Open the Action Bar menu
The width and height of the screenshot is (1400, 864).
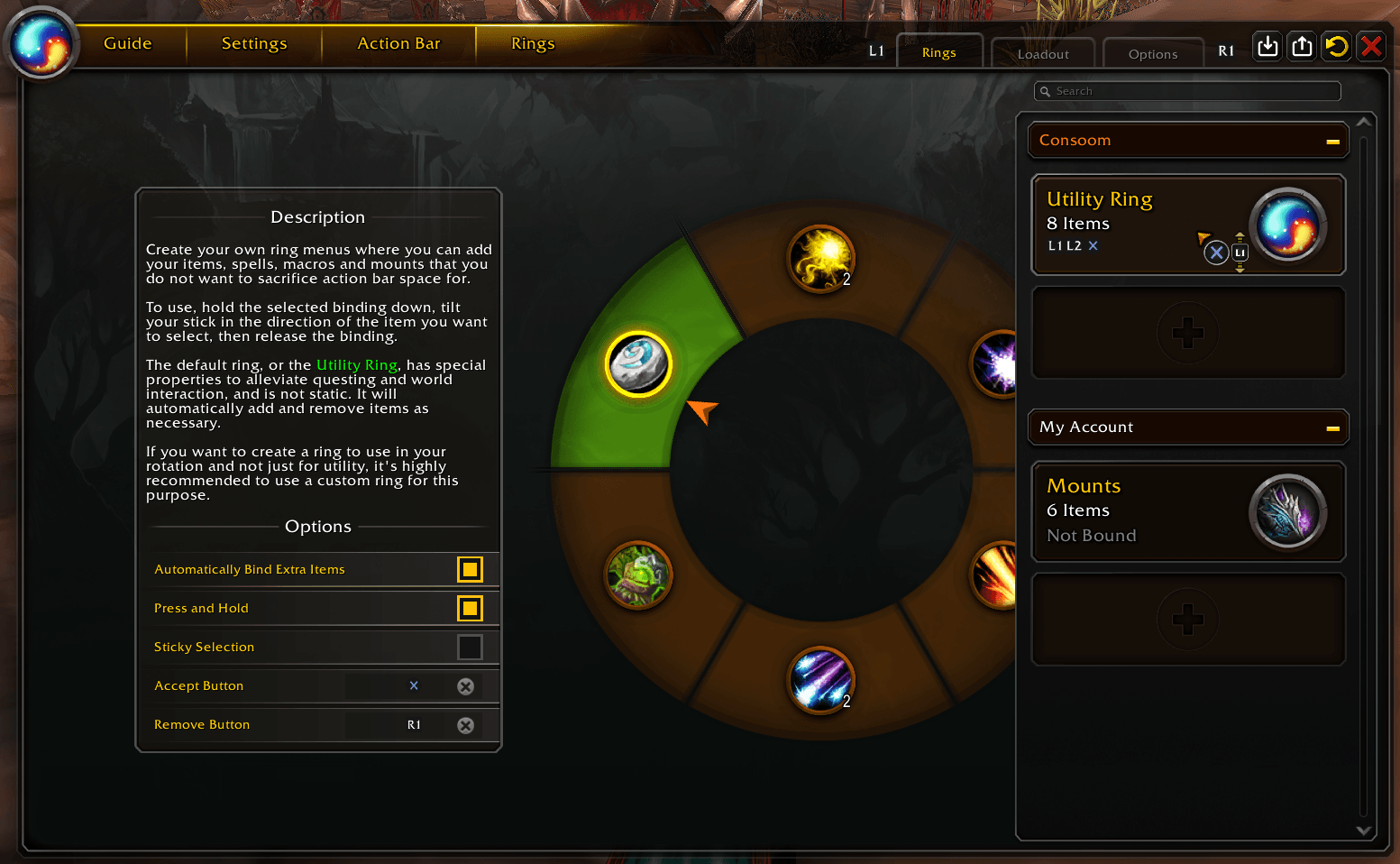398,43
